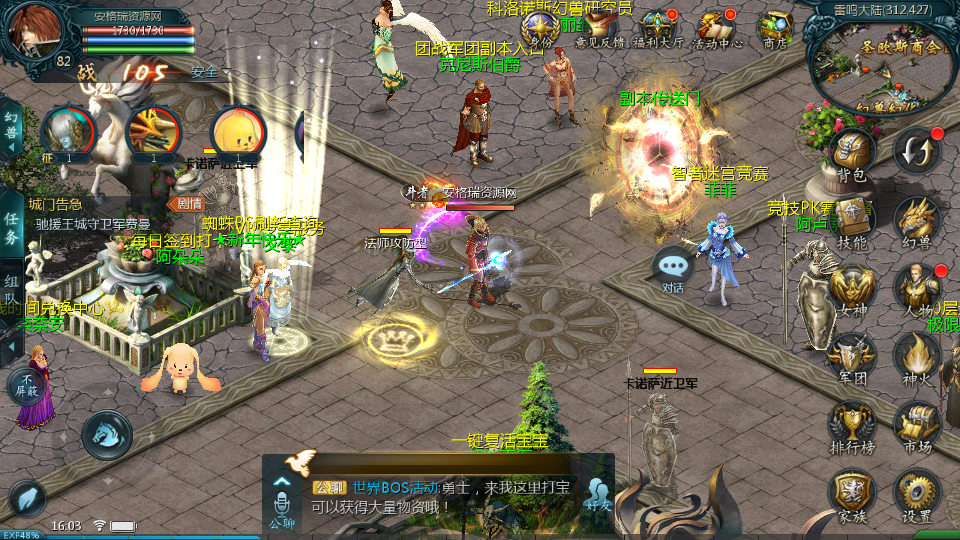
Task: Open the 家族 family menu
Action: pyautogui.click(x=852, y=493)
